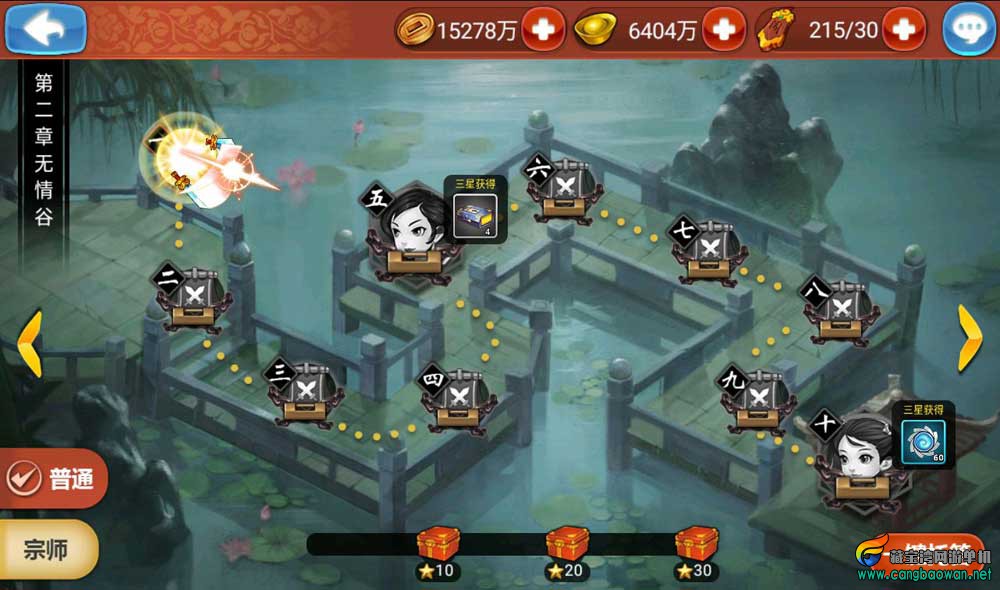Select stage 六 node
This screenshot has width=1000, height=590.
564,187
